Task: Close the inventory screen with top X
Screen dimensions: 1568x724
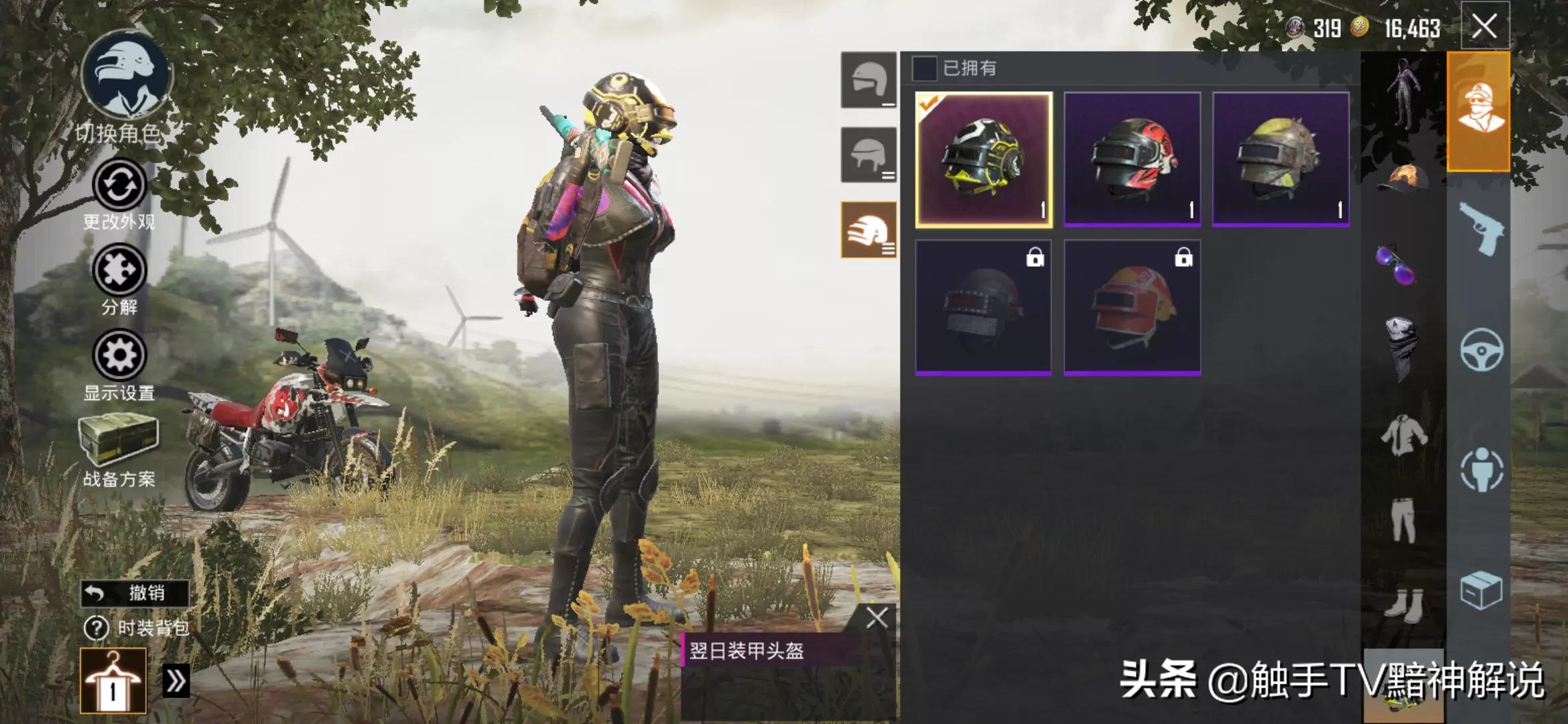Action: click(x=1484, y=27)
